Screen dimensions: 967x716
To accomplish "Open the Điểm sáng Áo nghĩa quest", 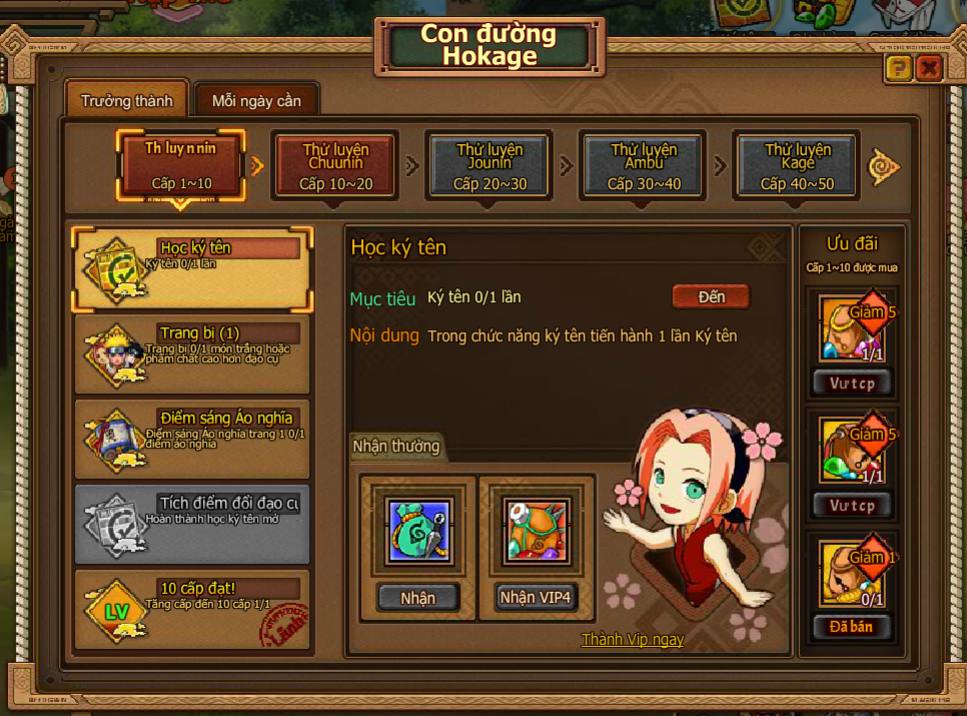I will [x=192, y=439].
